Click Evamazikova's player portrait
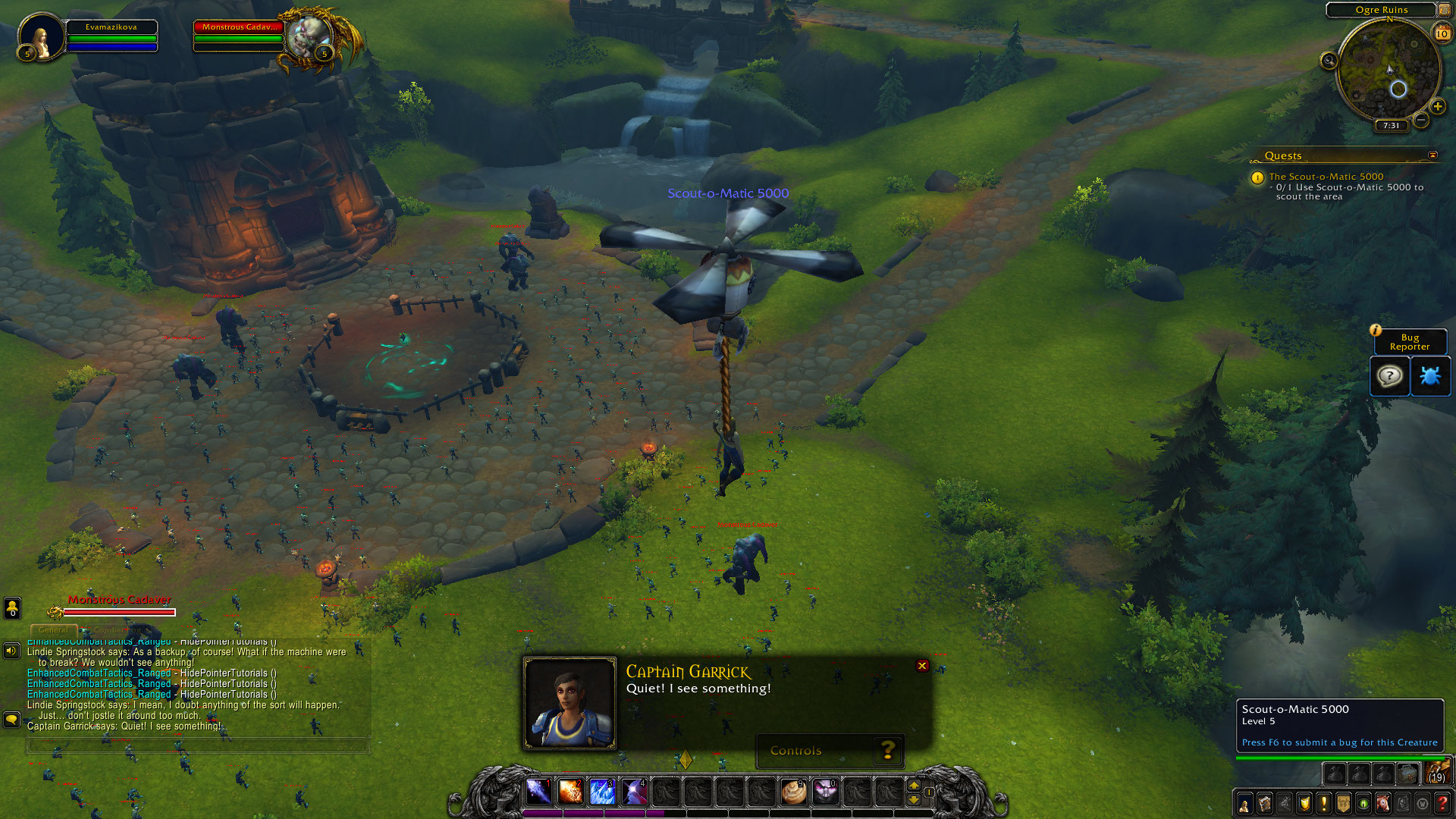 tap(42, 36)
